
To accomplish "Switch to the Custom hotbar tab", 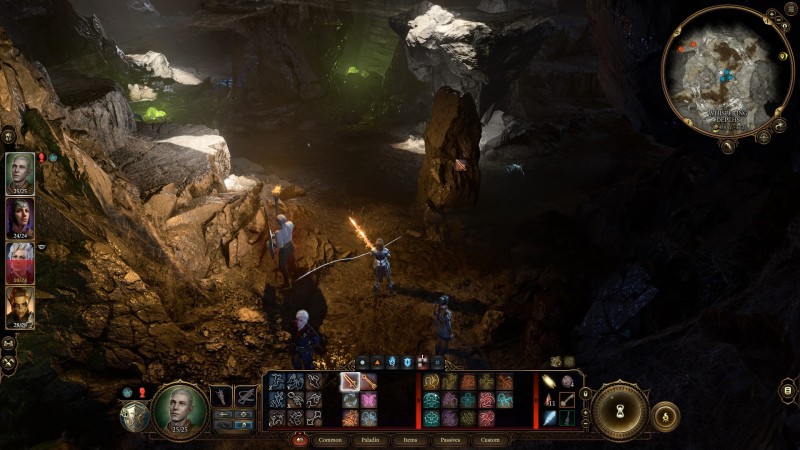I will tap(490, 440).
